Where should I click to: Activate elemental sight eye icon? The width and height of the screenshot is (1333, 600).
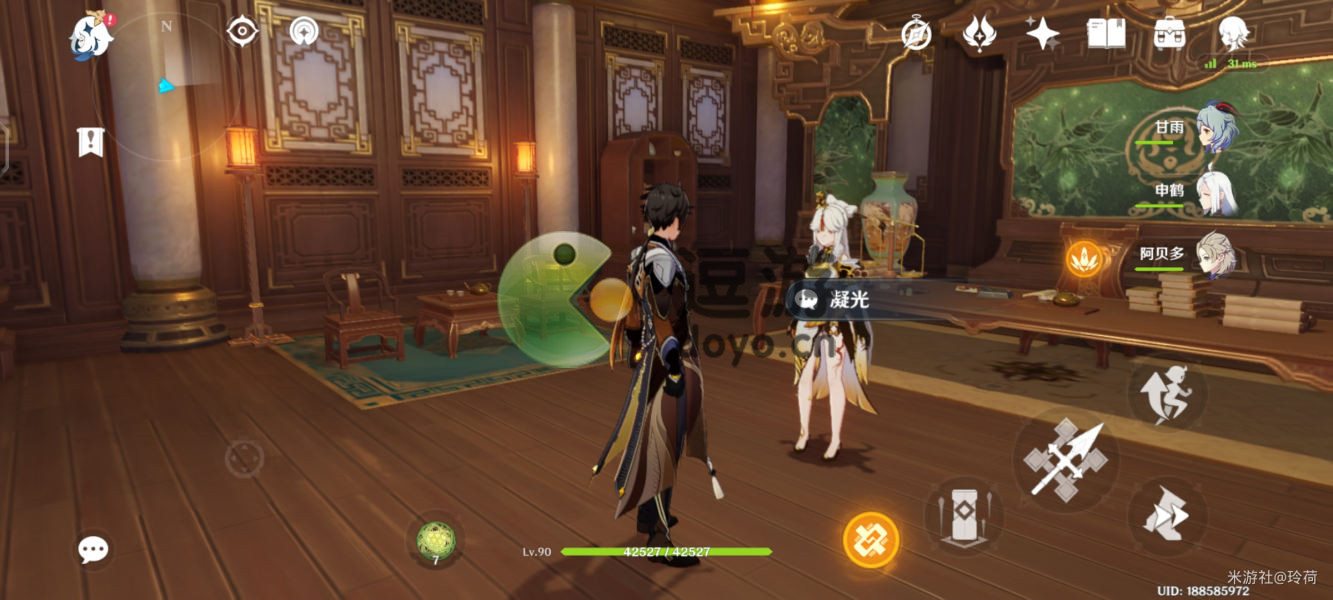242,32
